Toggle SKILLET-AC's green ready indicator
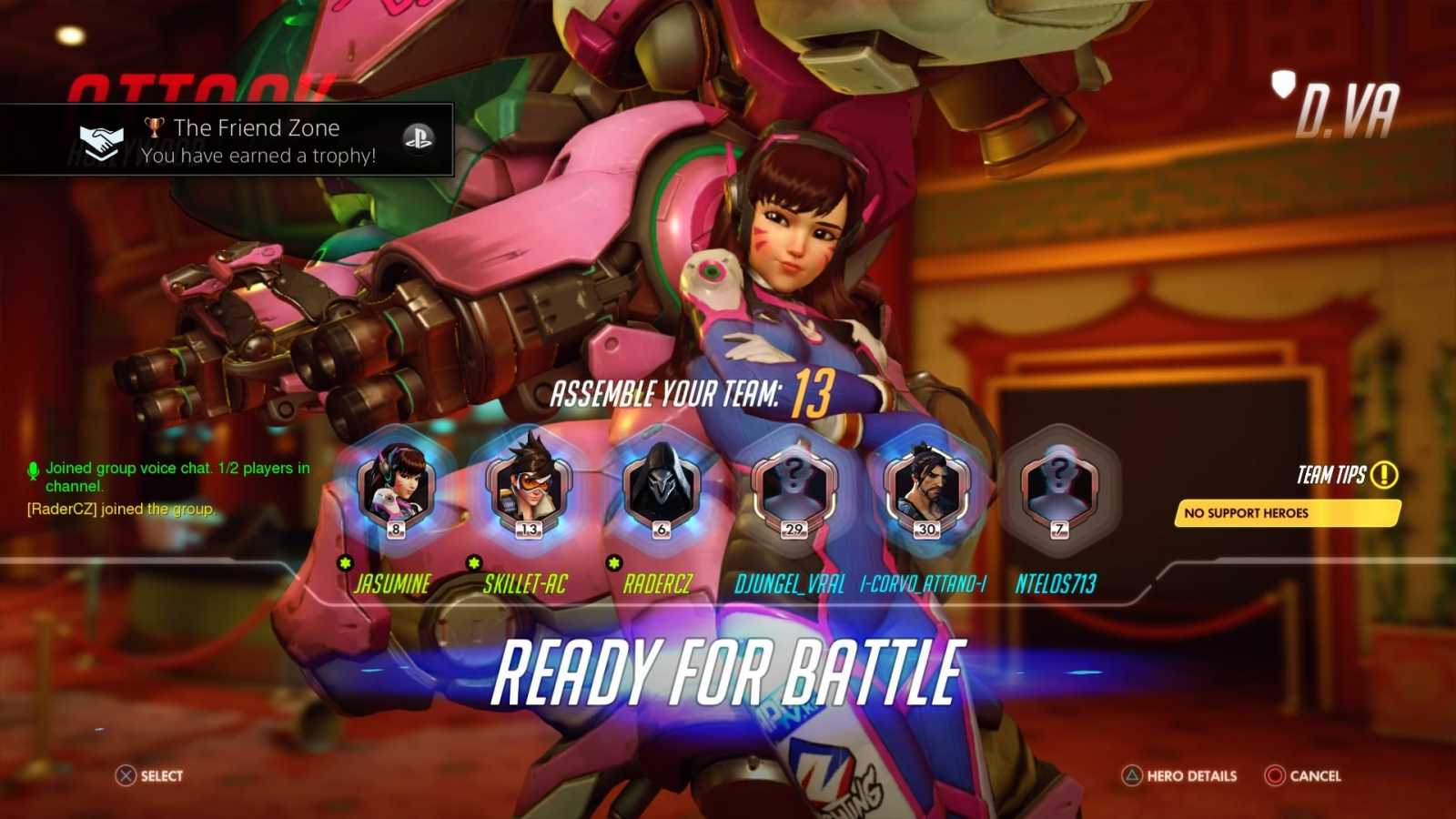The image size is (1456, 819). [x=474, y=564]
